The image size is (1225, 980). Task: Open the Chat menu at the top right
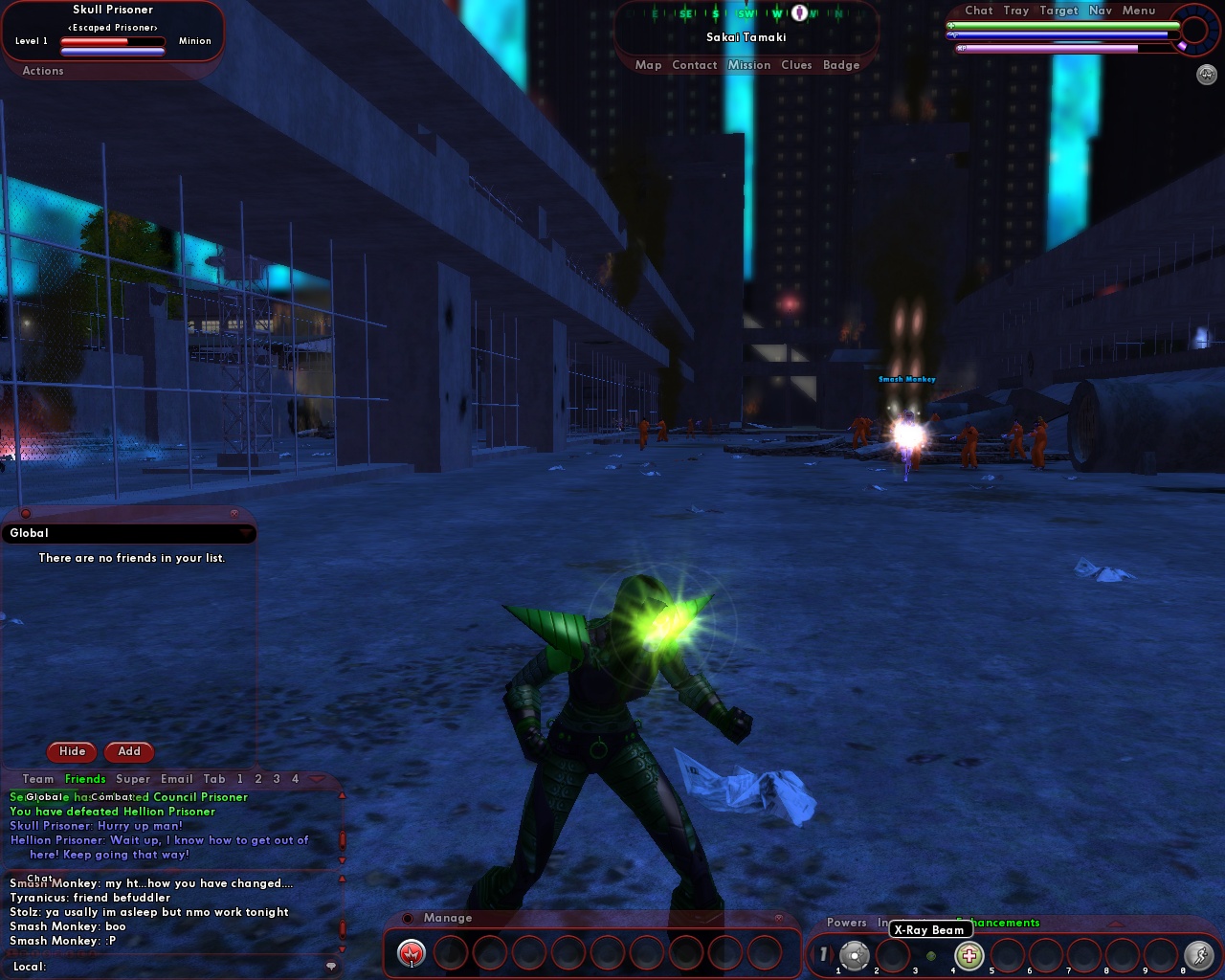click(979, 11)
